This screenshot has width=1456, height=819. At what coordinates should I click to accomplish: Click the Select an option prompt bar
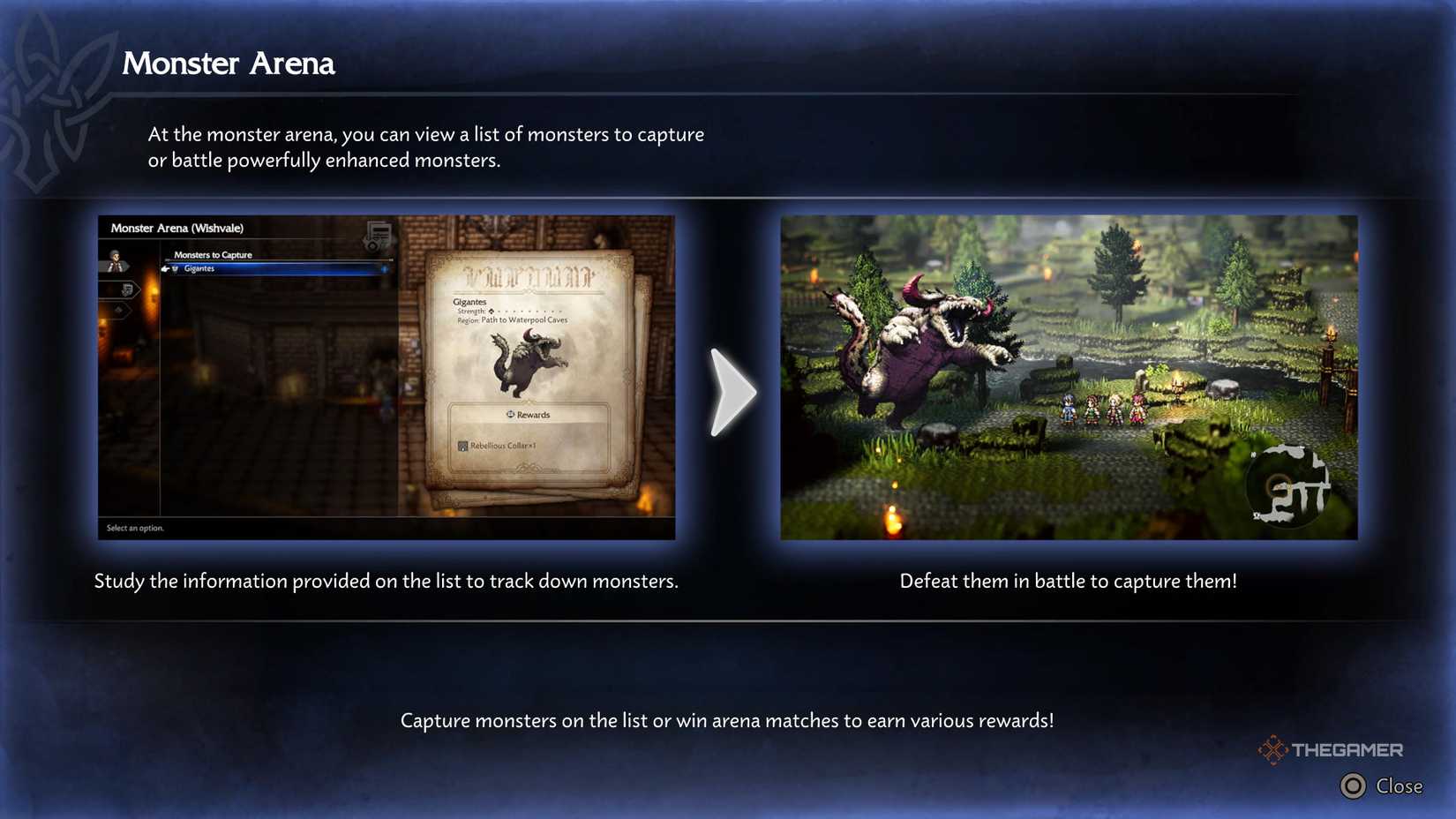[x=134, y=528]
